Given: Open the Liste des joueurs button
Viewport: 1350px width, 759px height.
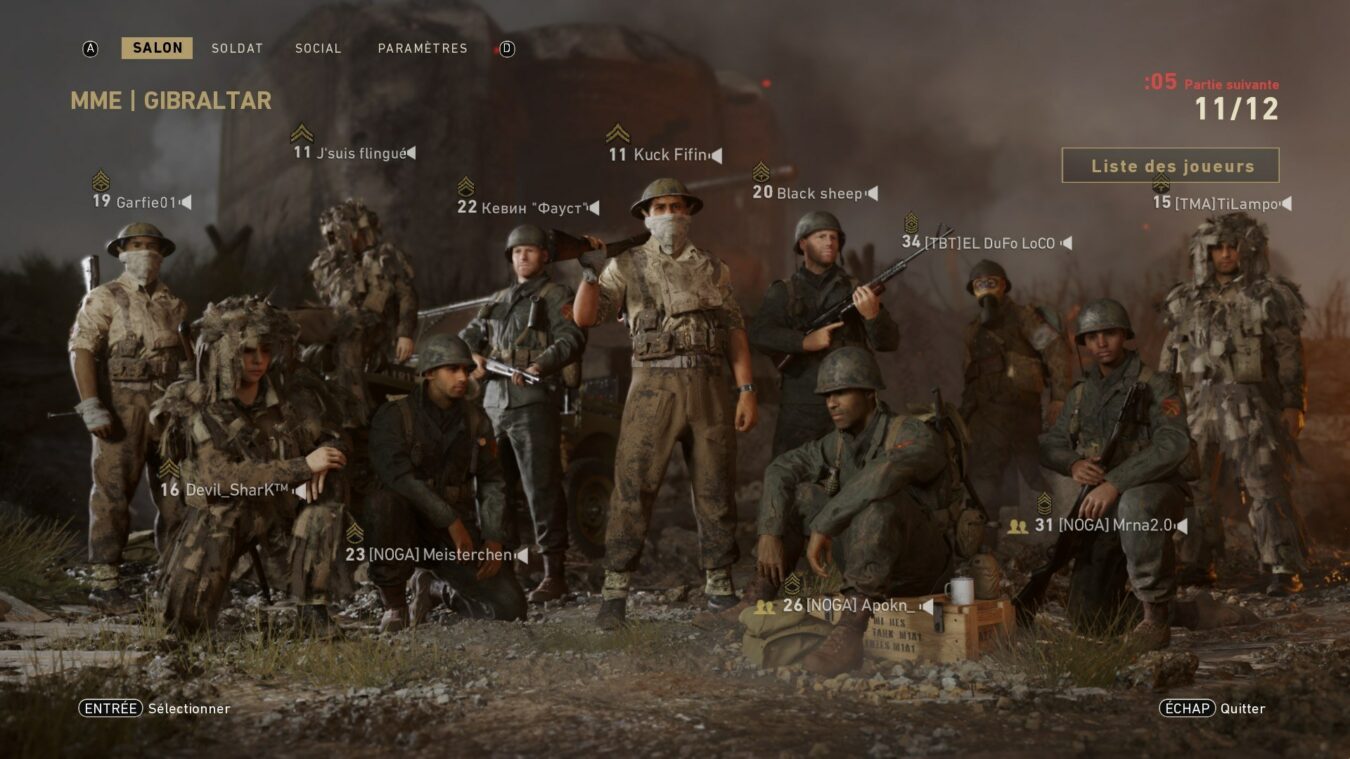Looking at the screenshot, I should point(1170,166).
